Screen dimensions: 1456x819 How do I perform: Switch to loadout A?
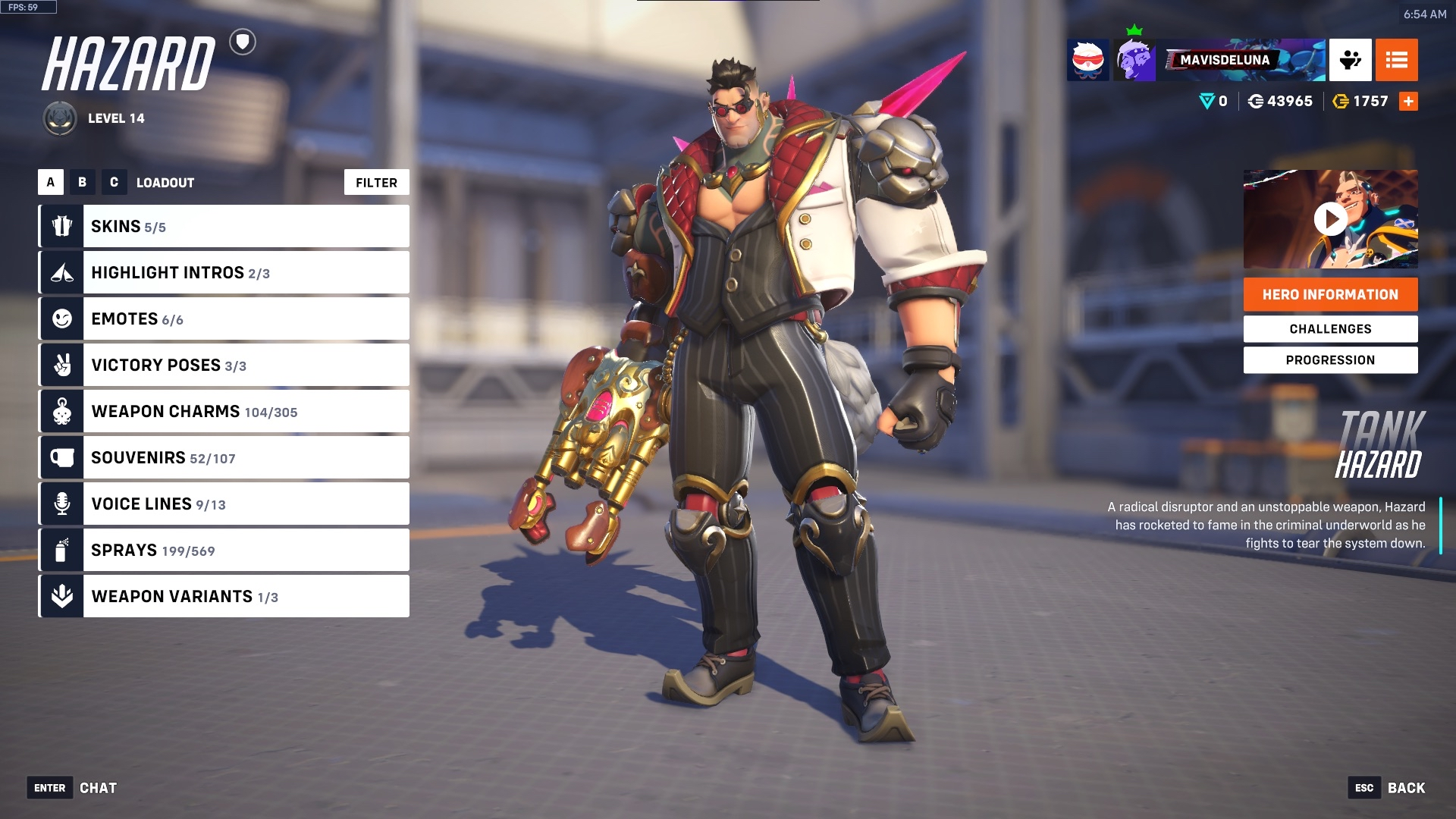(x=51, y=182)
